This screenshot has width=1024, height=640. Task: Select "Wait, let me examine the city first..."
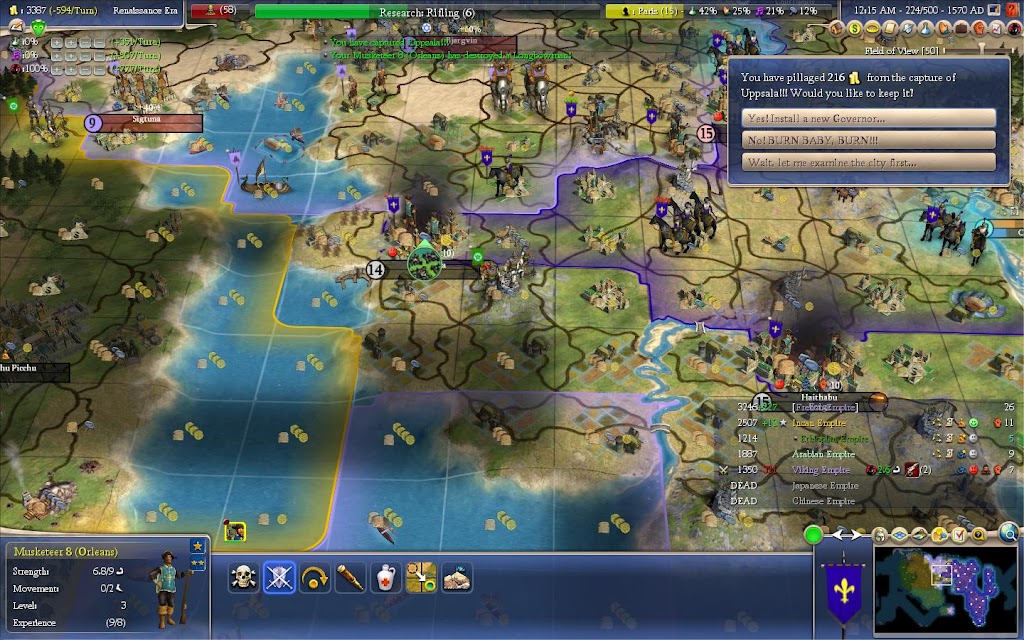tap(870, 163)
